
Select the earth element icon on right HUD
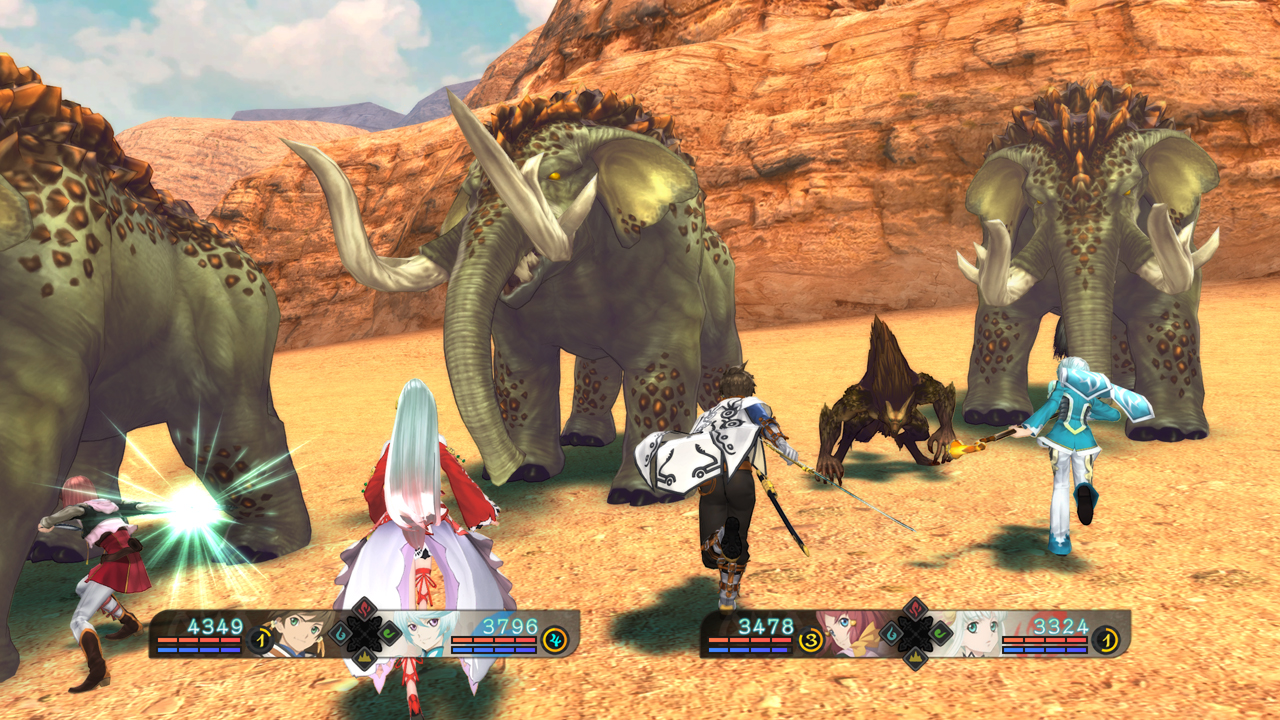point(915,658)
